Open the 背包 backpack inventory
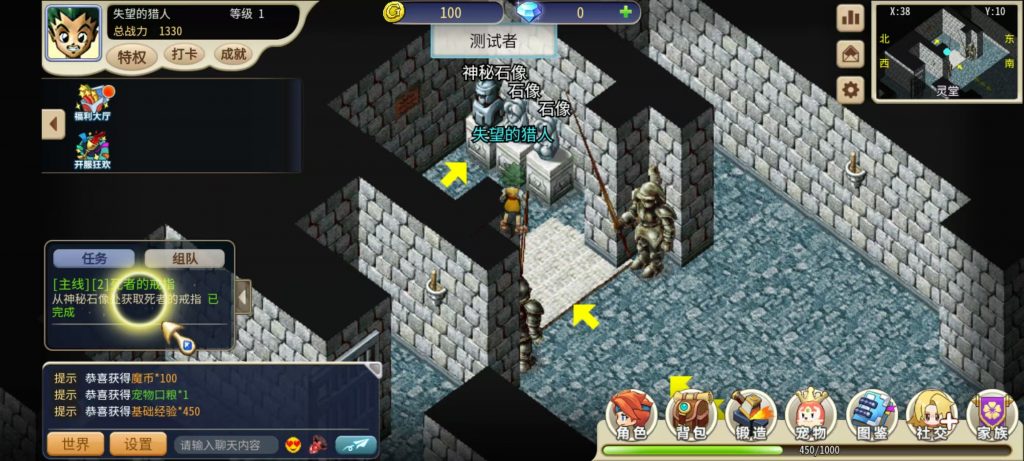The width and height of the screenshot is (1024, 461). (691, 416)
